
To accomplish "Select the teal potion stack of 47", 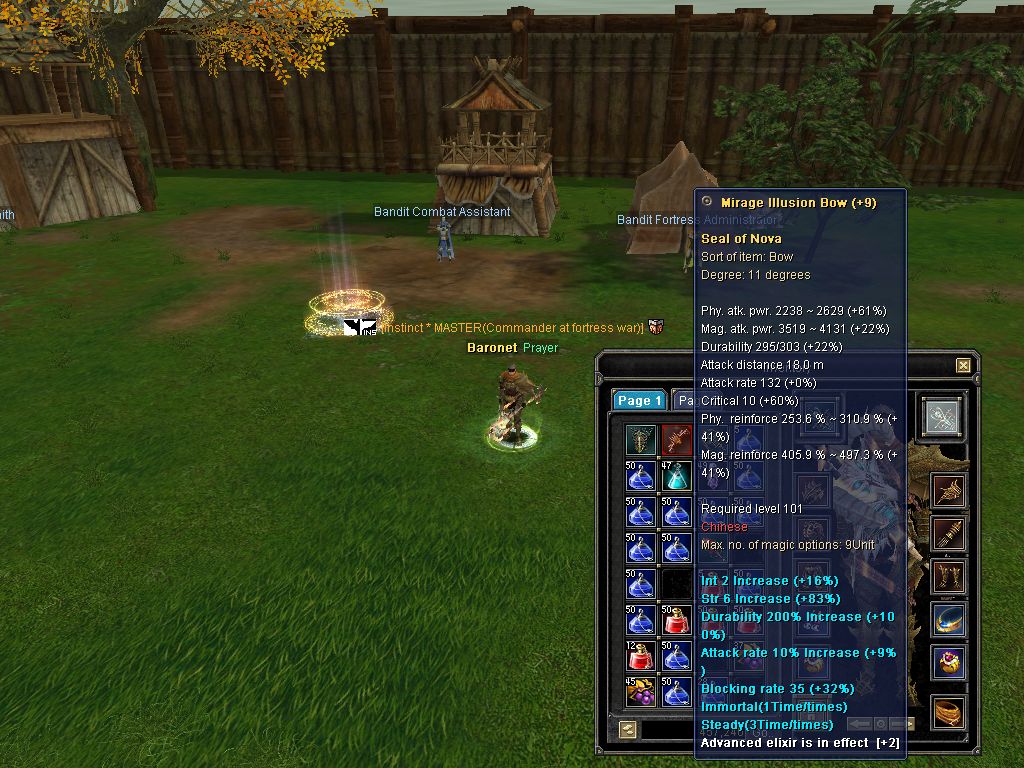I will pyautogui.click(x=677, y=476).
